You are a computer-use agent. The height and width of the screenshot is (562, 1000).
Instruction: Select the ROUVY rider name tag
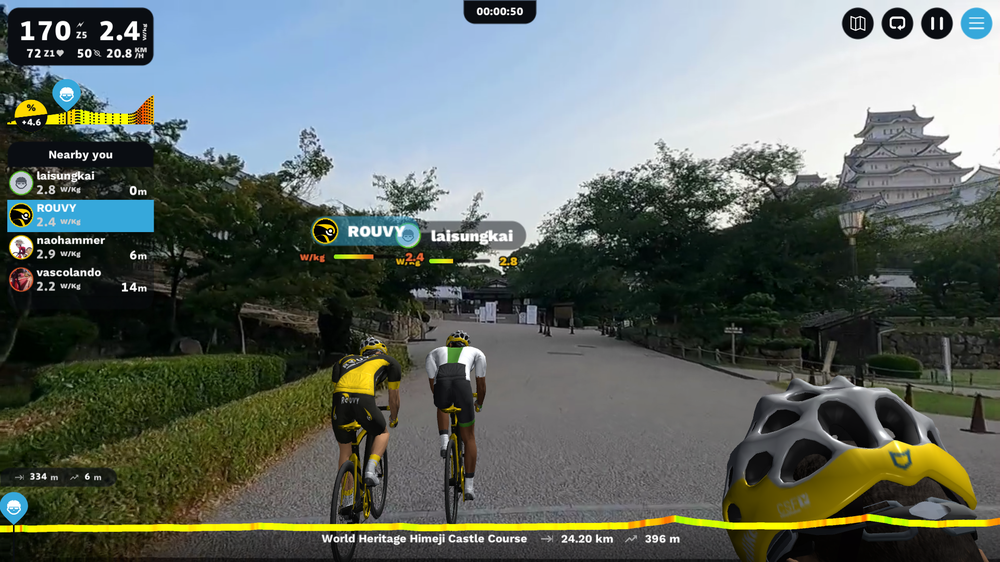click(360, 232)
